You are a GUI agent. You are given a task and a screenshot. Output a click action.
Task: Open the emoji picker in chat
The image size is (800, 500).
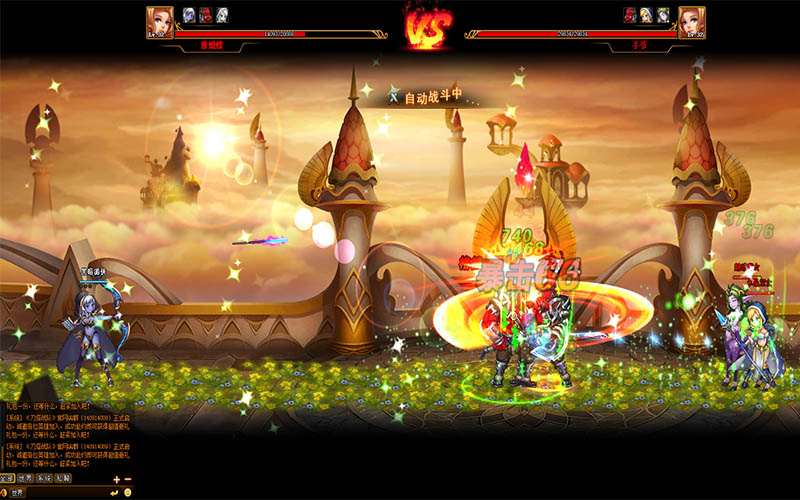tap(127, 492)
